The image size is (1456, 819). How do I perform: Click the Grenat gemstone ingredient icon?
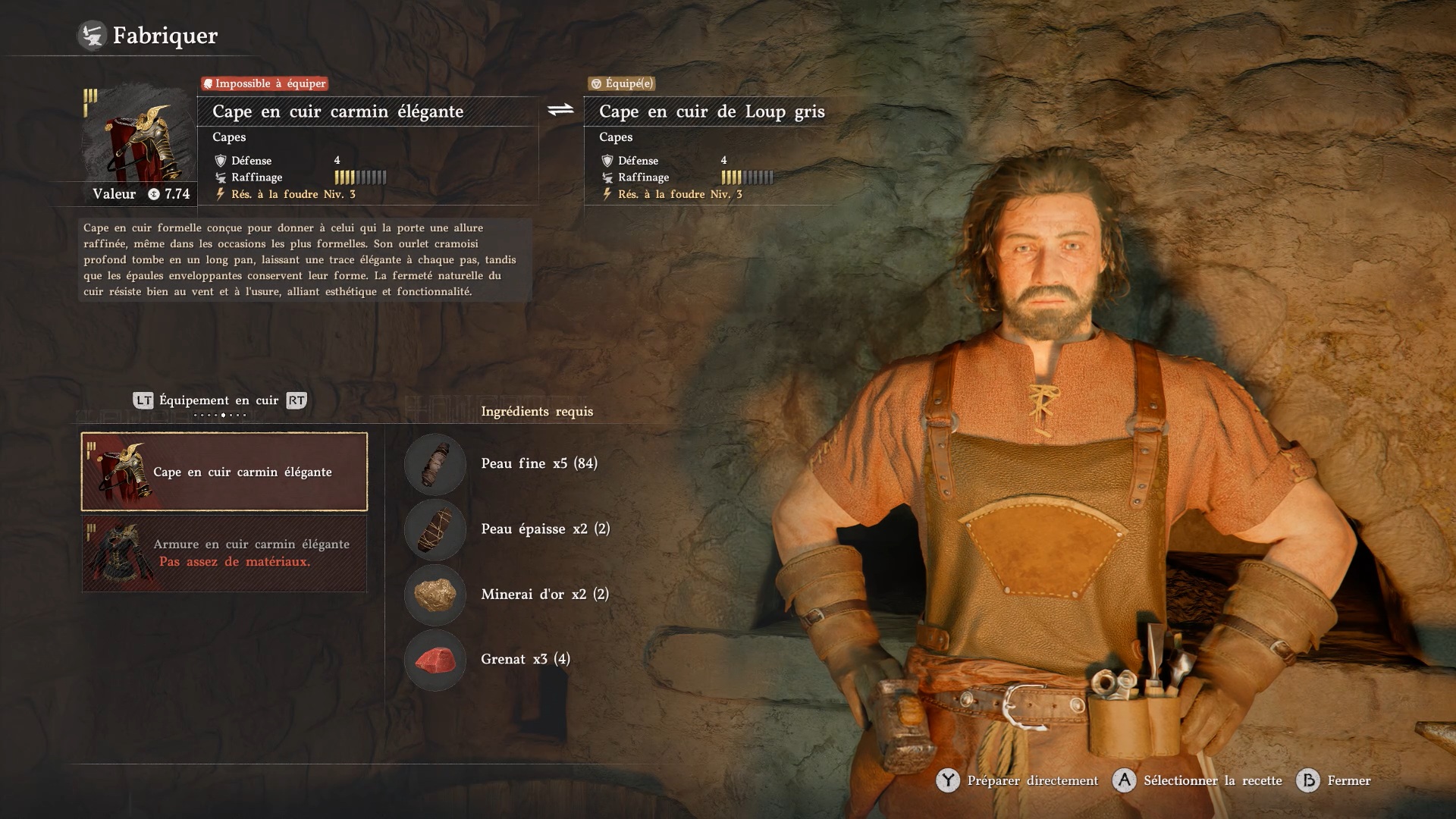click(435, 660)
